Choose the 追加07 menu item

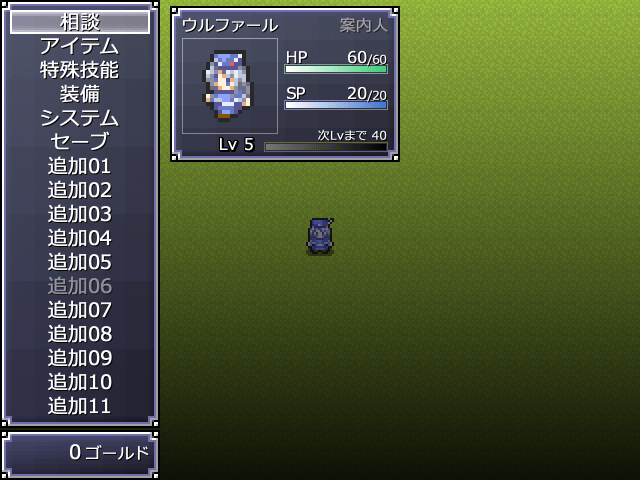tap(80, 310)
